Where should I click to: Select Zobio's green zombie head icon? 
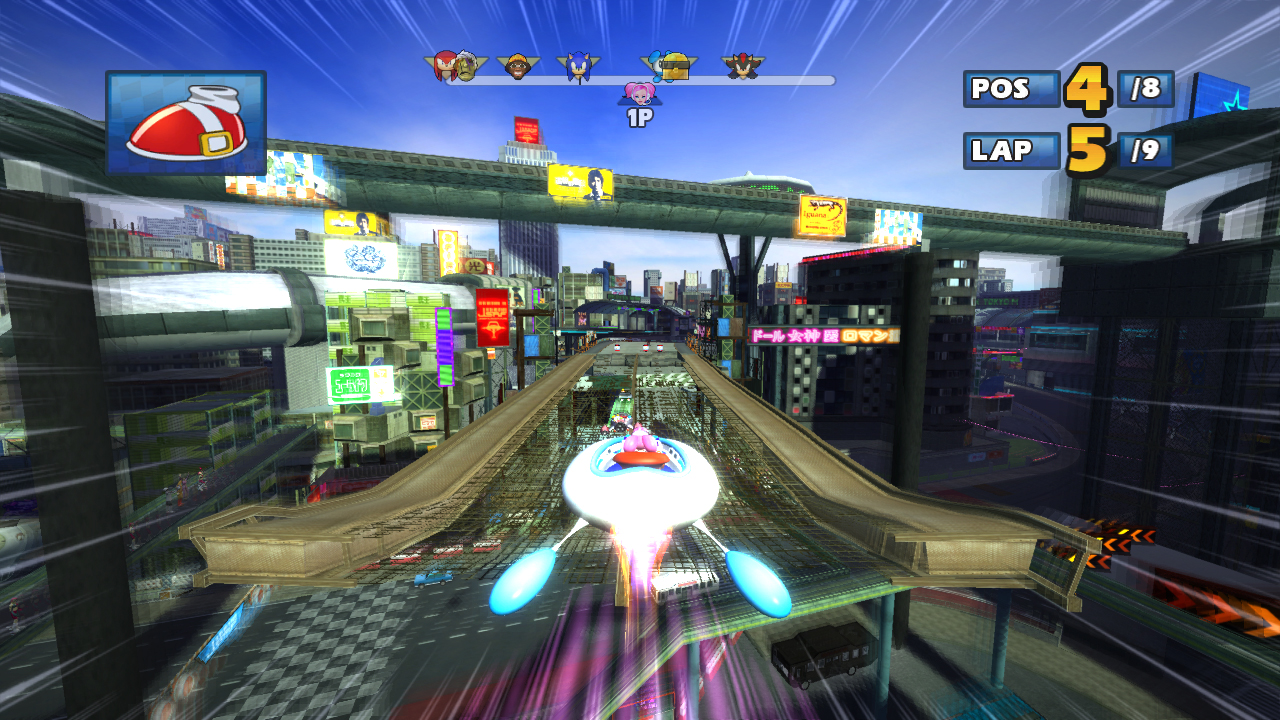tap(466, 66)
